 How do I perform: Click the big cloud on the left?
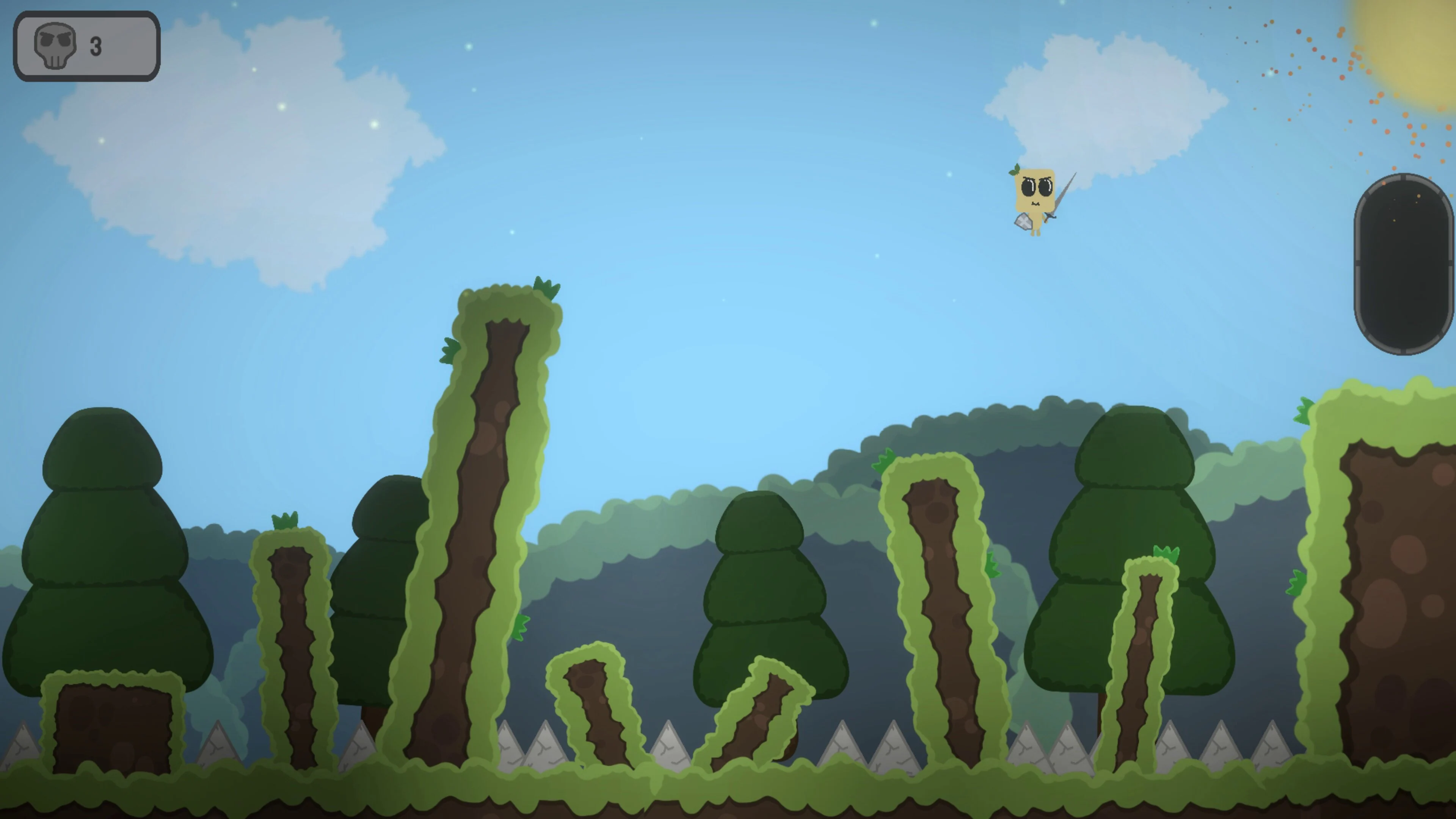pos(226,141)
